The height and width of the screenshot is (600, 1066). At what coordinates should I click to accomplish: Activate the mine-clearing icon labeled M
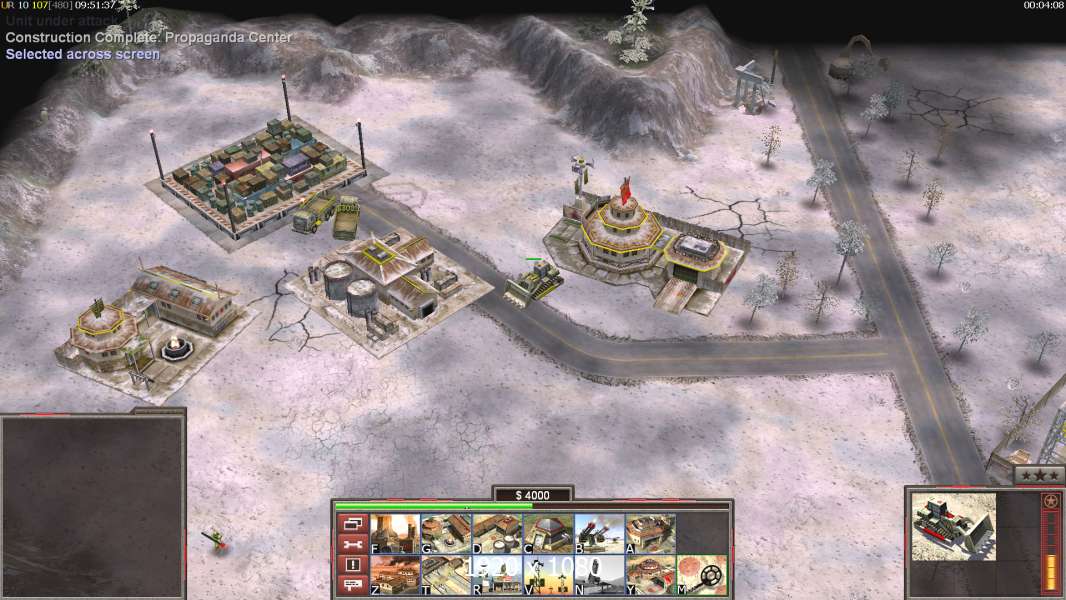pyautogui.click(x=701, y=575)
